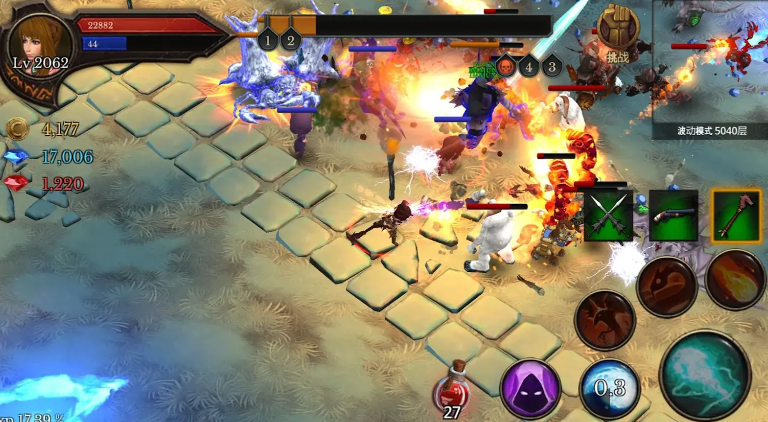Select the highlighted staff weapon slot

click(x=737, y=215)
